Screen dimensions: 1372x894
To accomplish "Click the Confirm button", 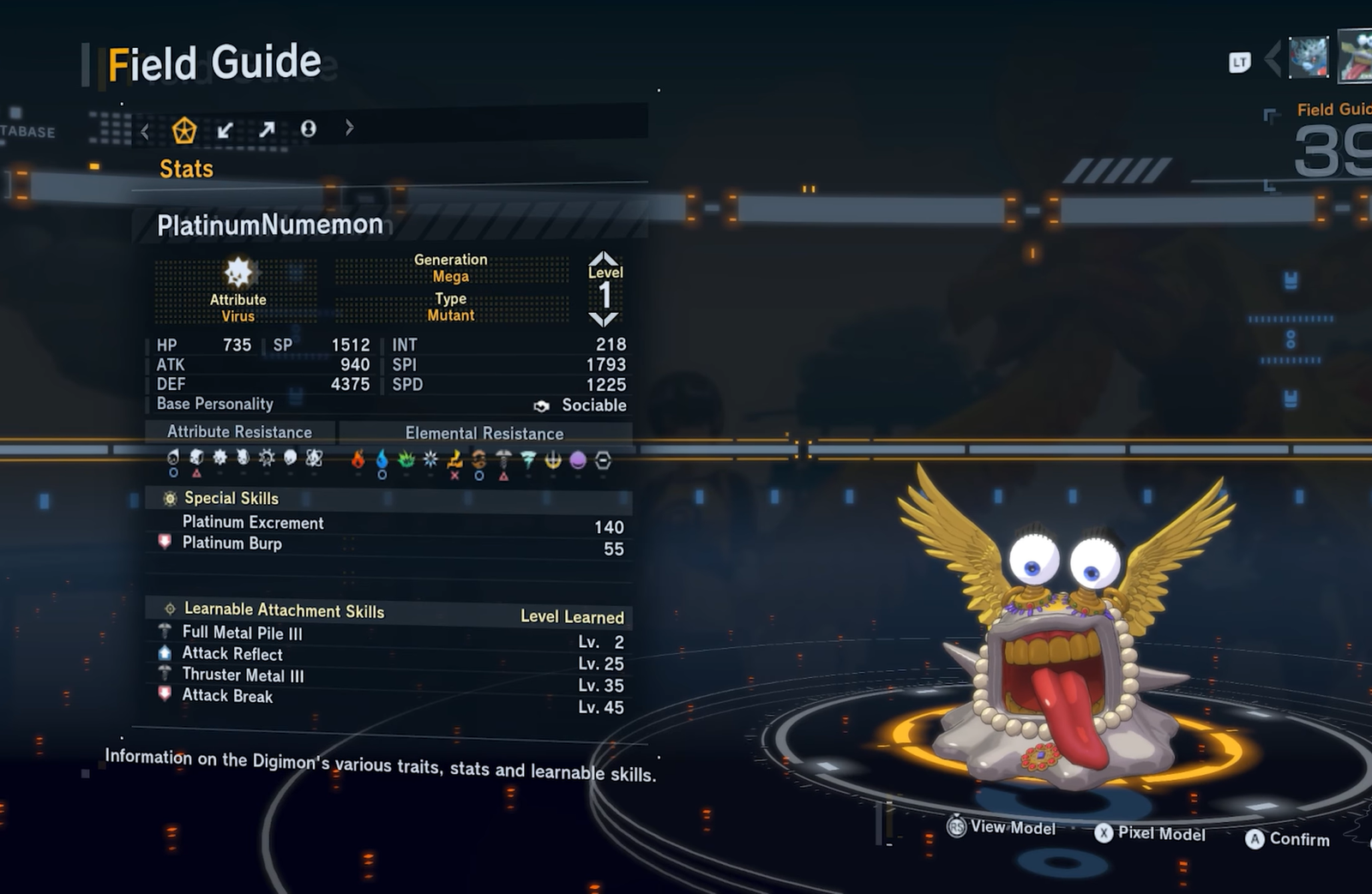I will (x=1289, y=839).
